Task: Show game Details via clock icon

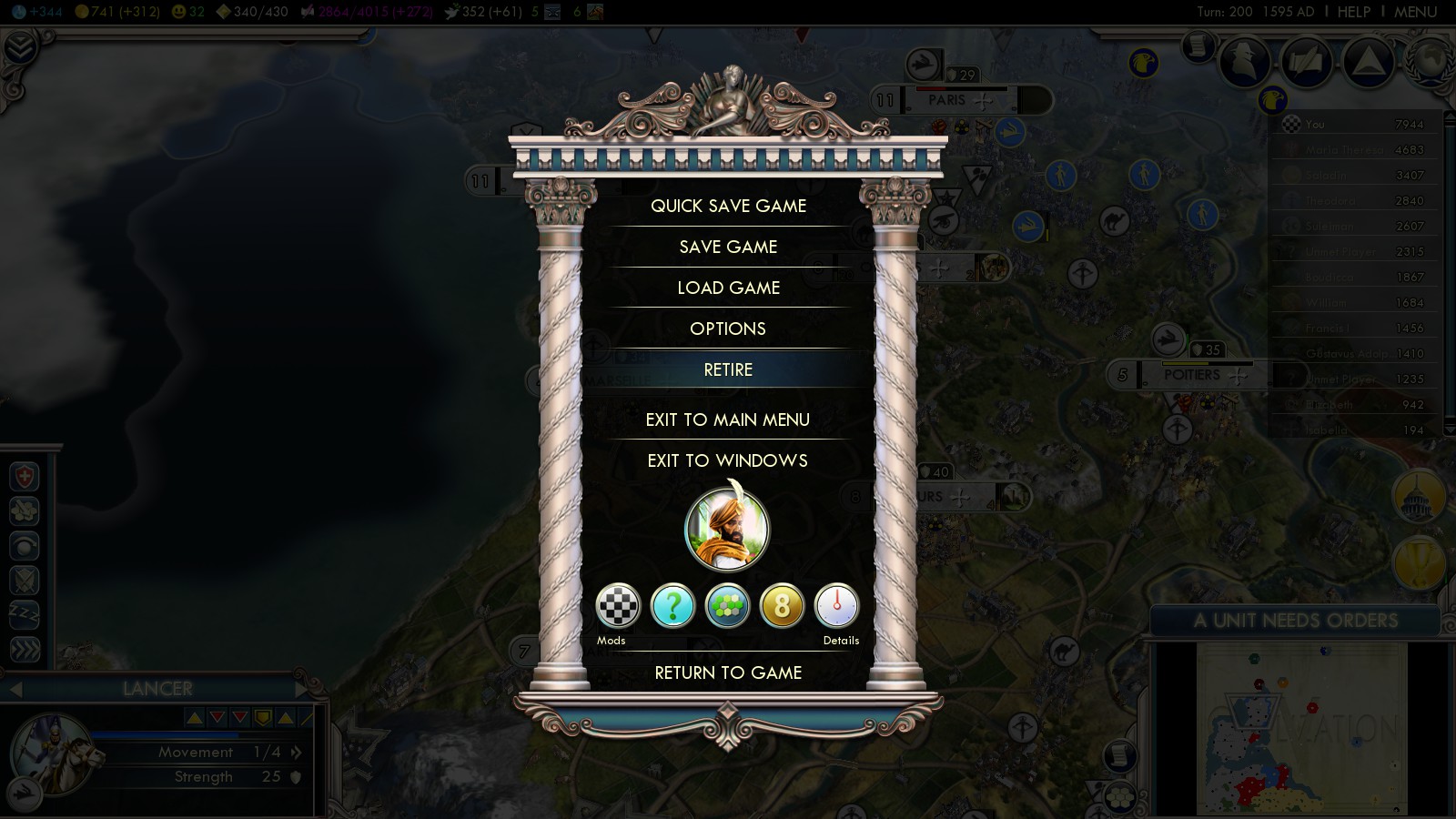Action: (836, 606)
